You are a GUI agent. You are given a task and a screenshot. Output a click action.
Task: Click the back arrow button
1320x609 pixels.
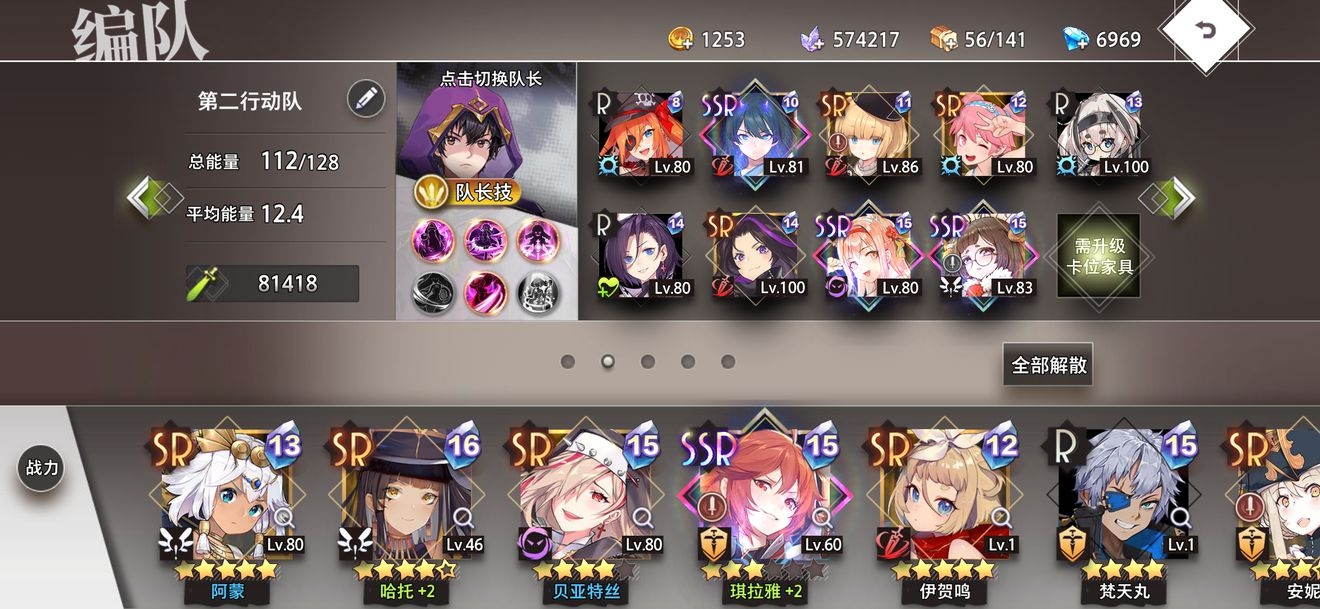click(x=1206, y=31)
